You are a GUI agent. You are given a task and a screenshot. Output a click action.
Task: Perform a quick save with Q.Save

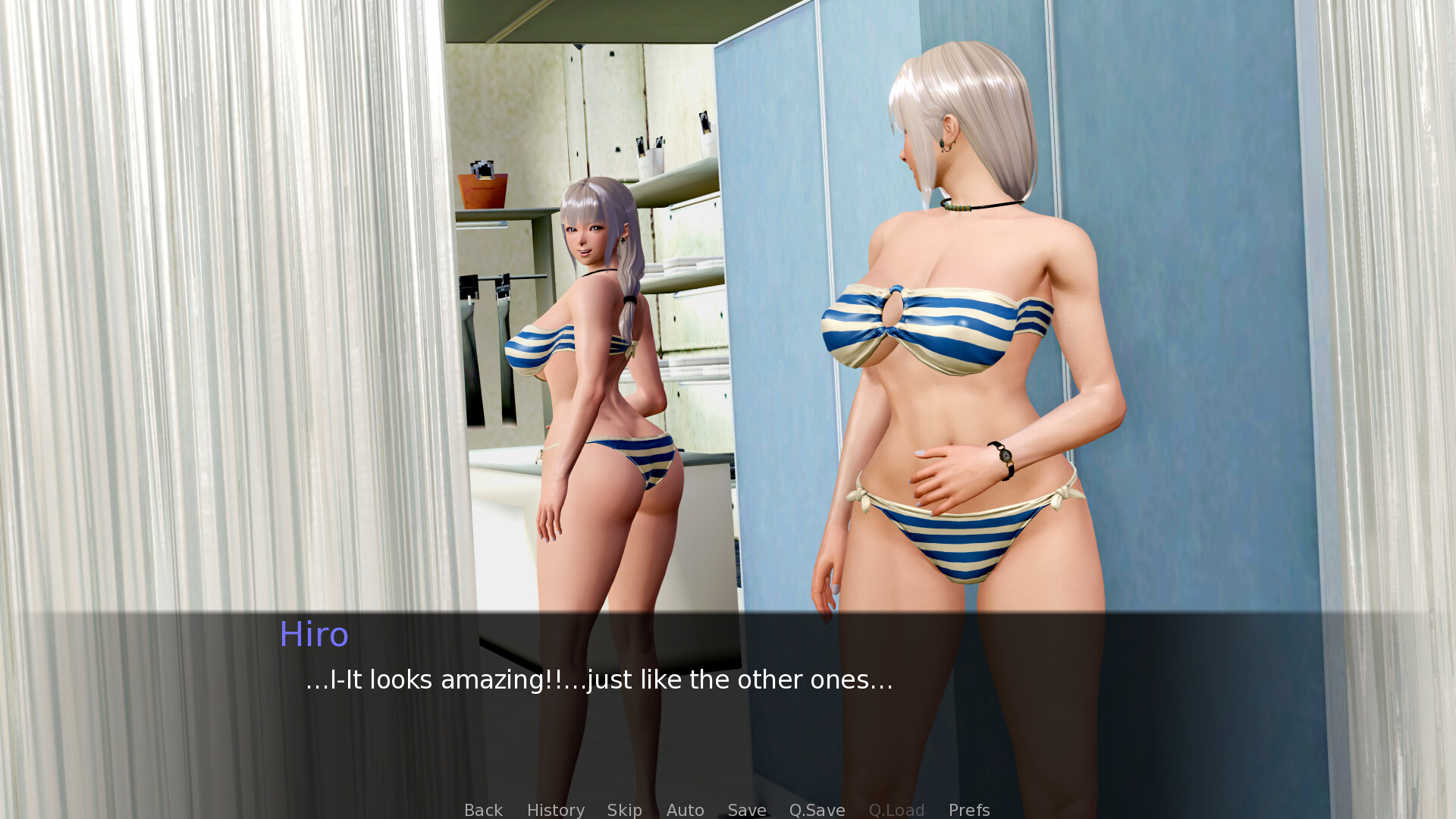(x=816, y=810)
